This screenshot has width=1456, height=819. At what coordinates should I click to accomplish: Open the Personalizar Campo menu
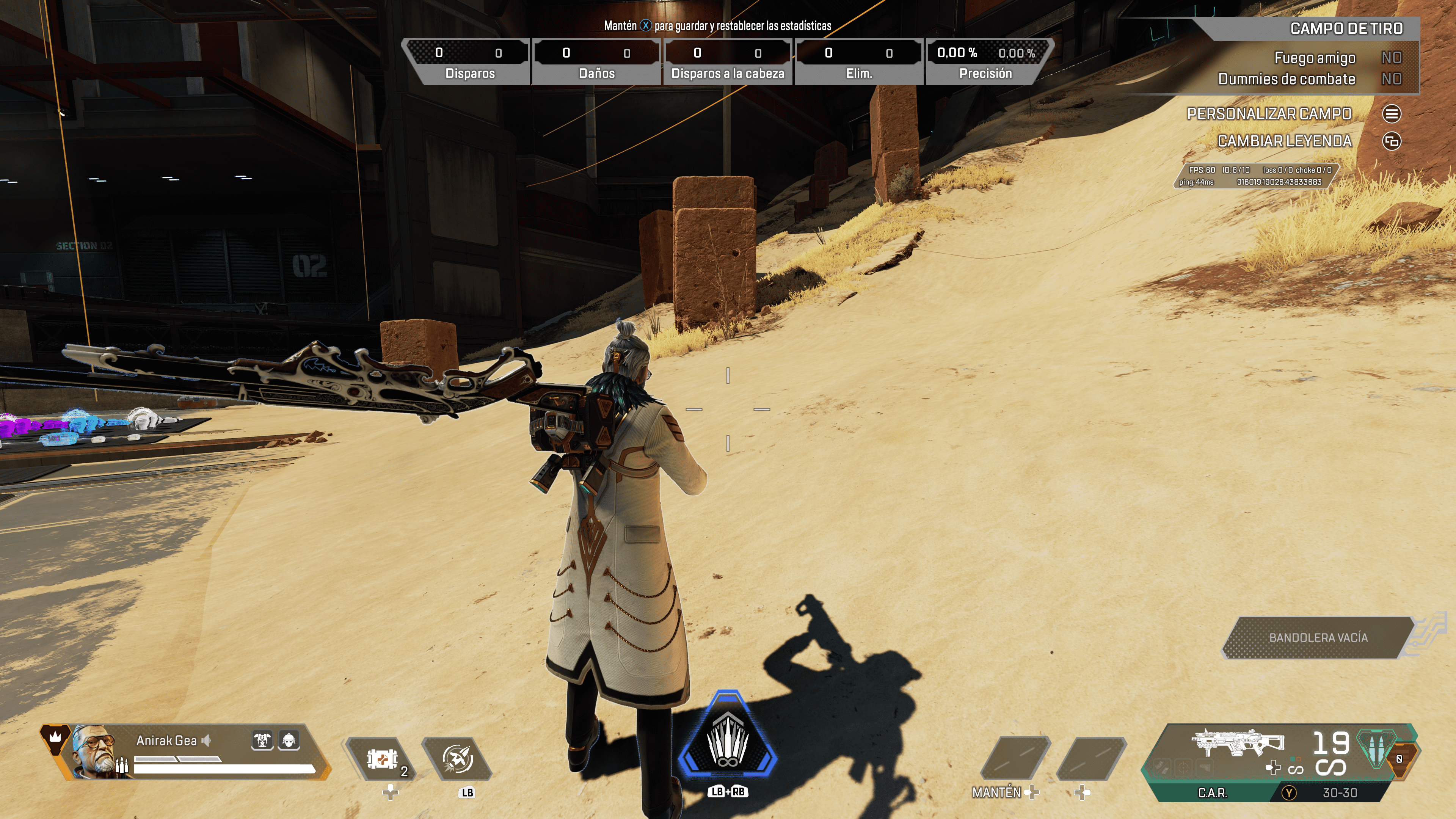(1391, 114)
